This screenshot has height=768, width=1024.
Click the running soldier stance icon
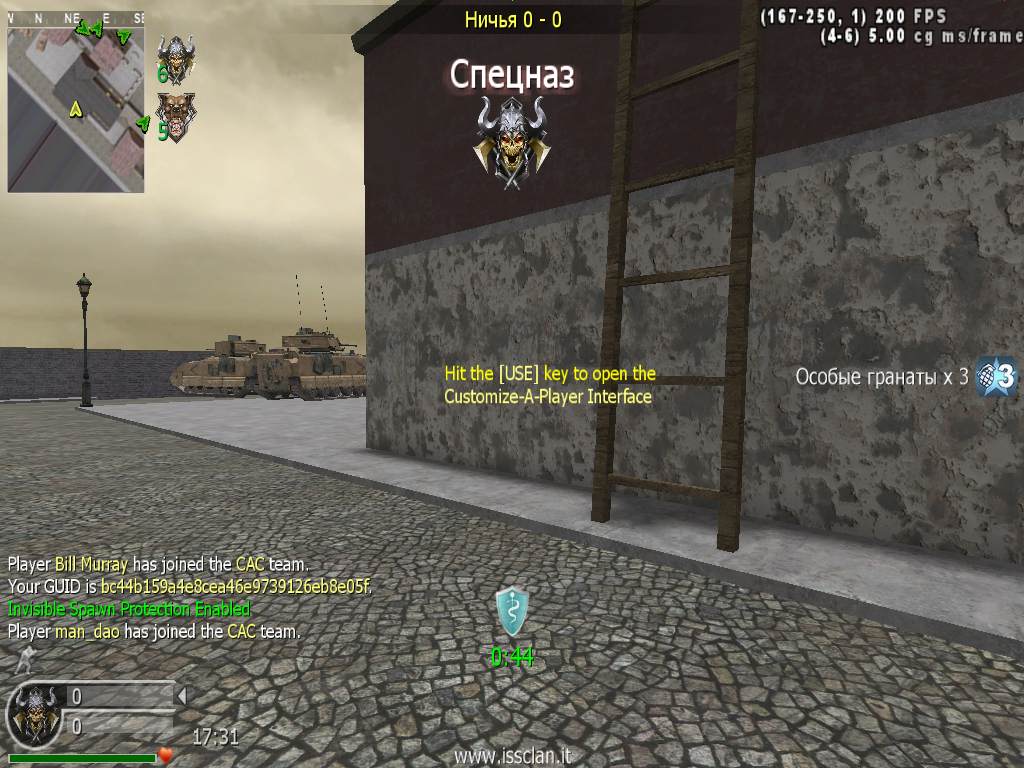24,660
